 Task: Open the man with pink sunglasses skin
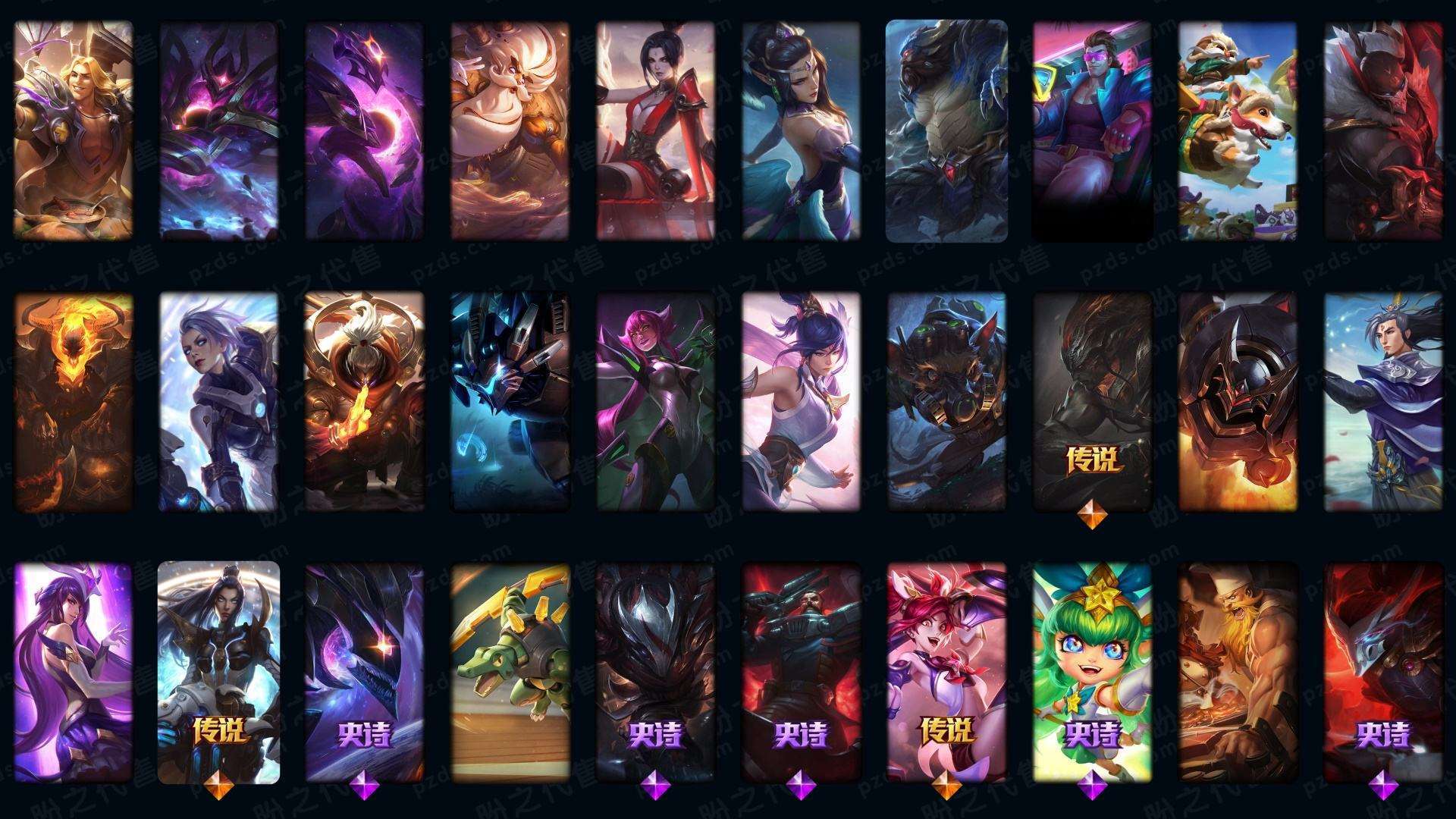[x=1091, y=130]
